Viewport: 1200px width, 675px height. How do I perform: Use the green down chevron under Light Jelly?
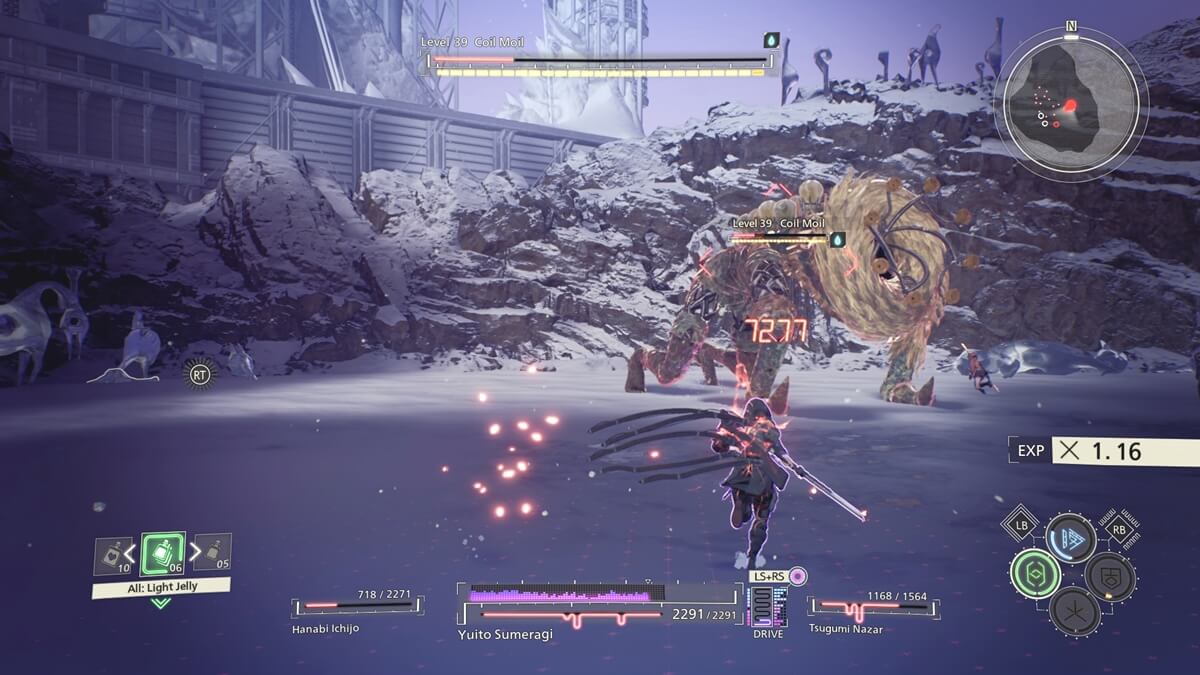[x=160, y=603]
